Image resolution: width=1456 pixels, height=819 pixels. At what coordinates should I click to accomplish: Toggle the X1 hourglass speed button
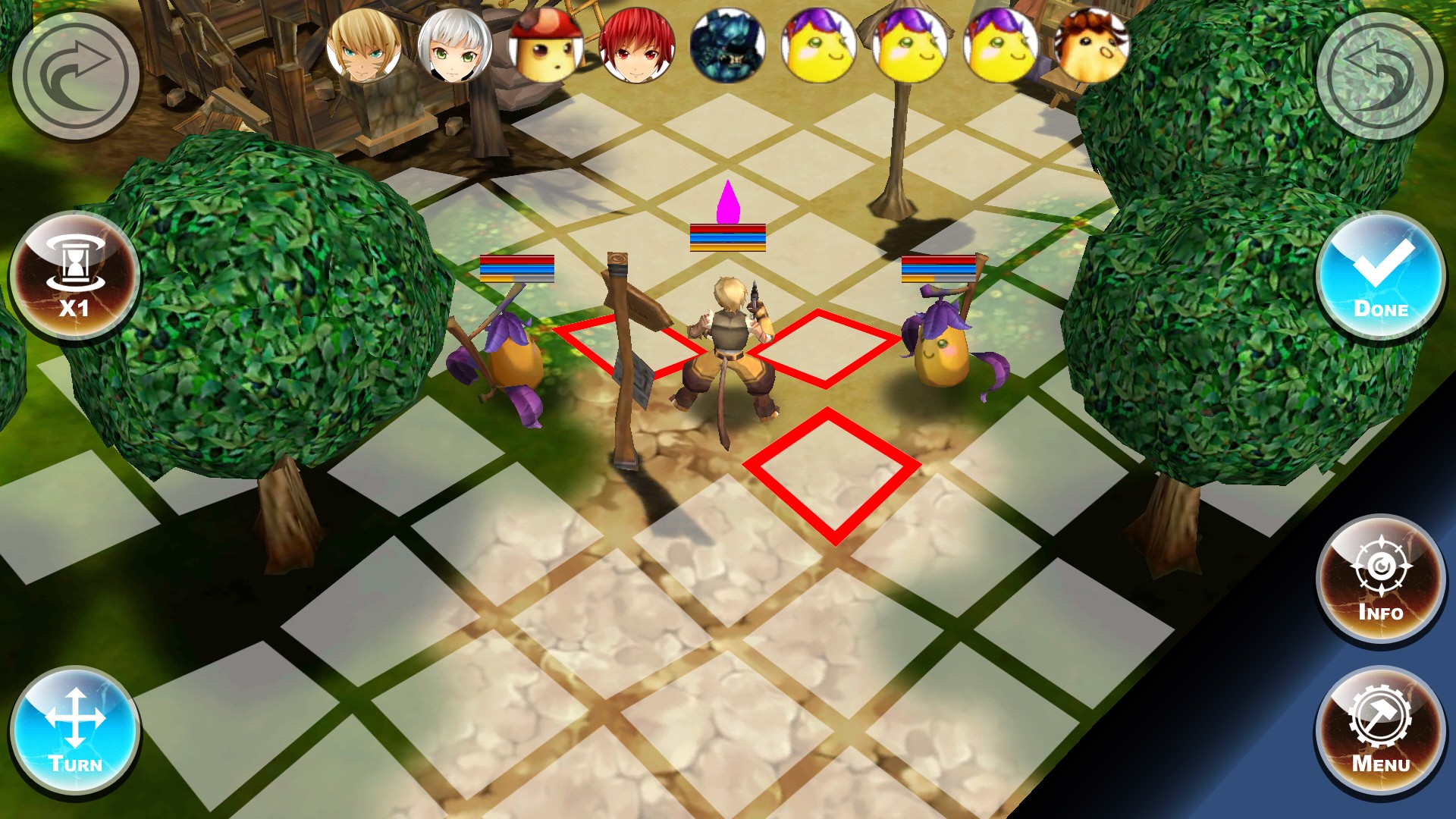[74, 278]
